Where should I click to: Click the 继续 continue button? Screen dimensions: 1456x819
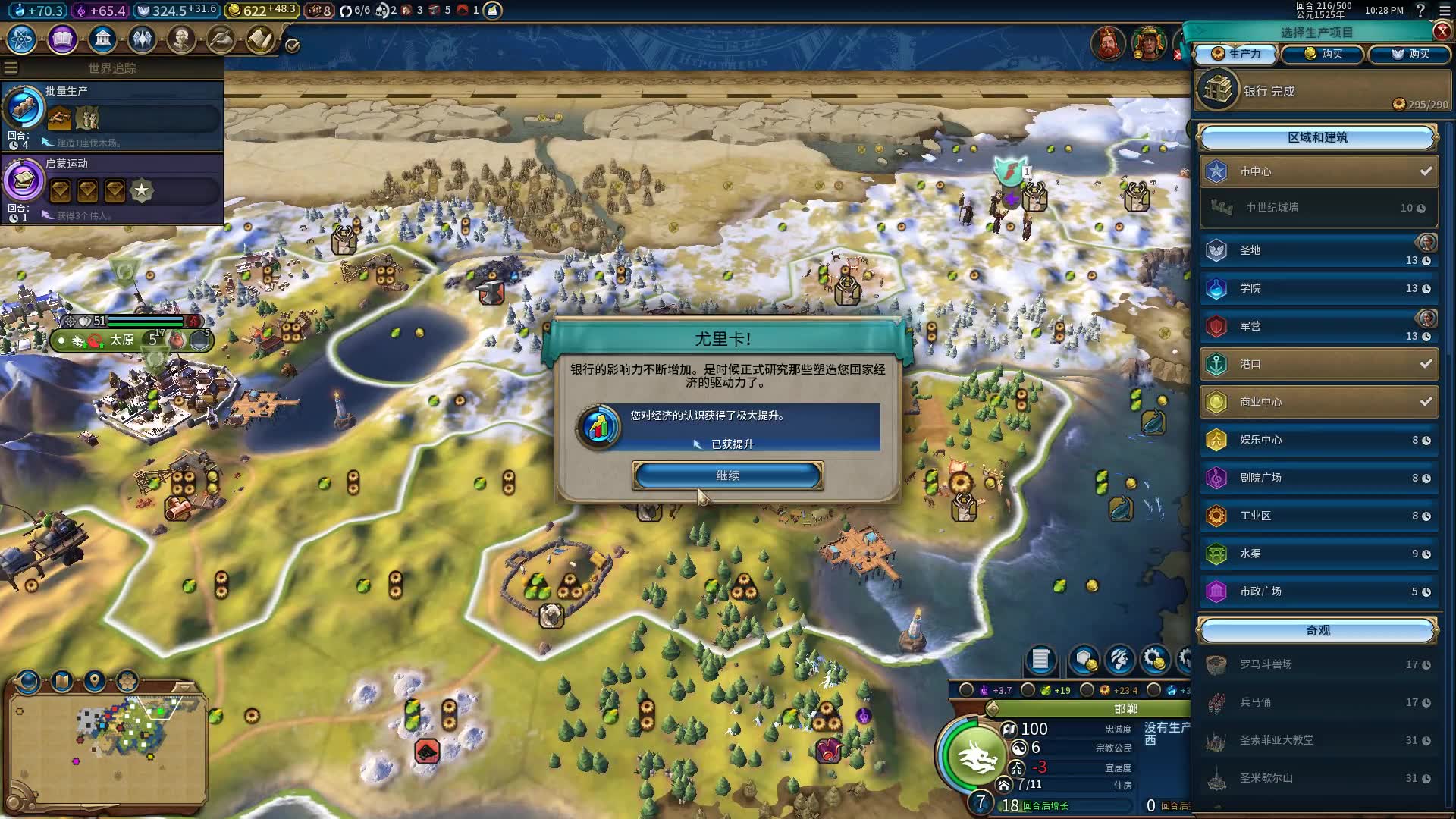[727, 475]
